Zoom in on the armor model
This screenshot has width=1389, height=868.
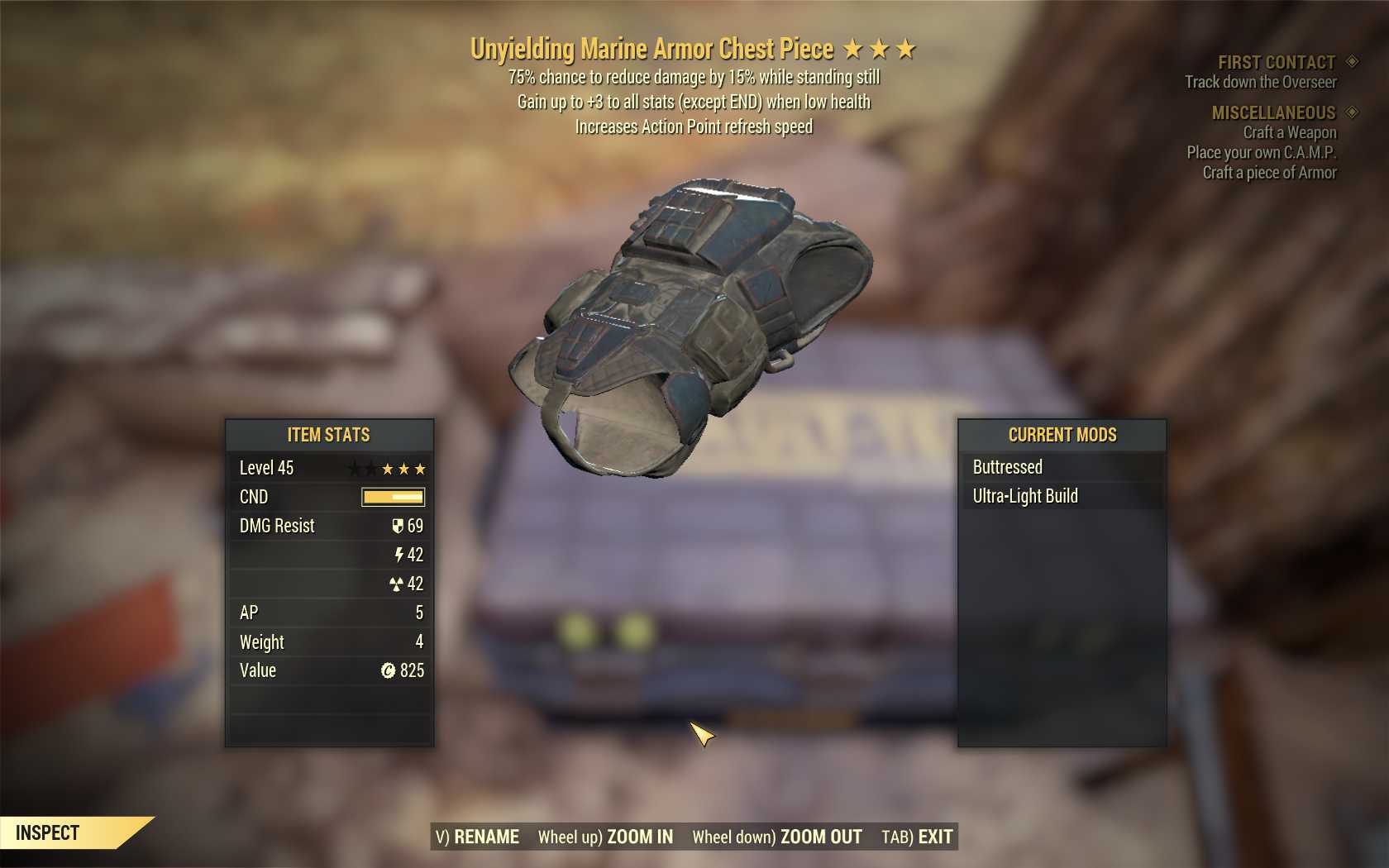[x=606, y=837]
